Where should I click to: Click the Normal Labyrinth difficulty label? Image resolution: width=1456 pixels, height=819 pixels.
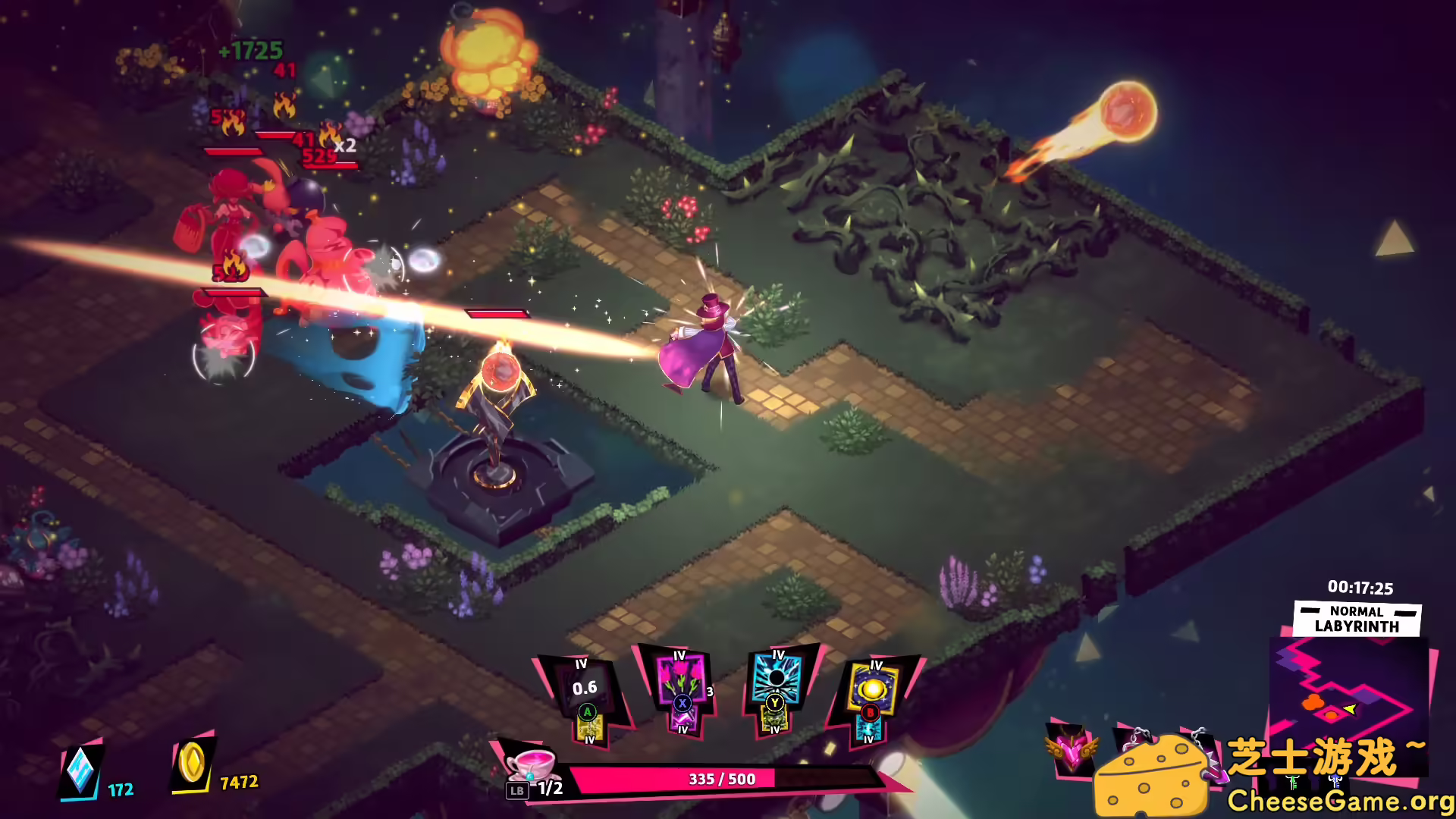pyautogui.click(x=1357, y=619)
